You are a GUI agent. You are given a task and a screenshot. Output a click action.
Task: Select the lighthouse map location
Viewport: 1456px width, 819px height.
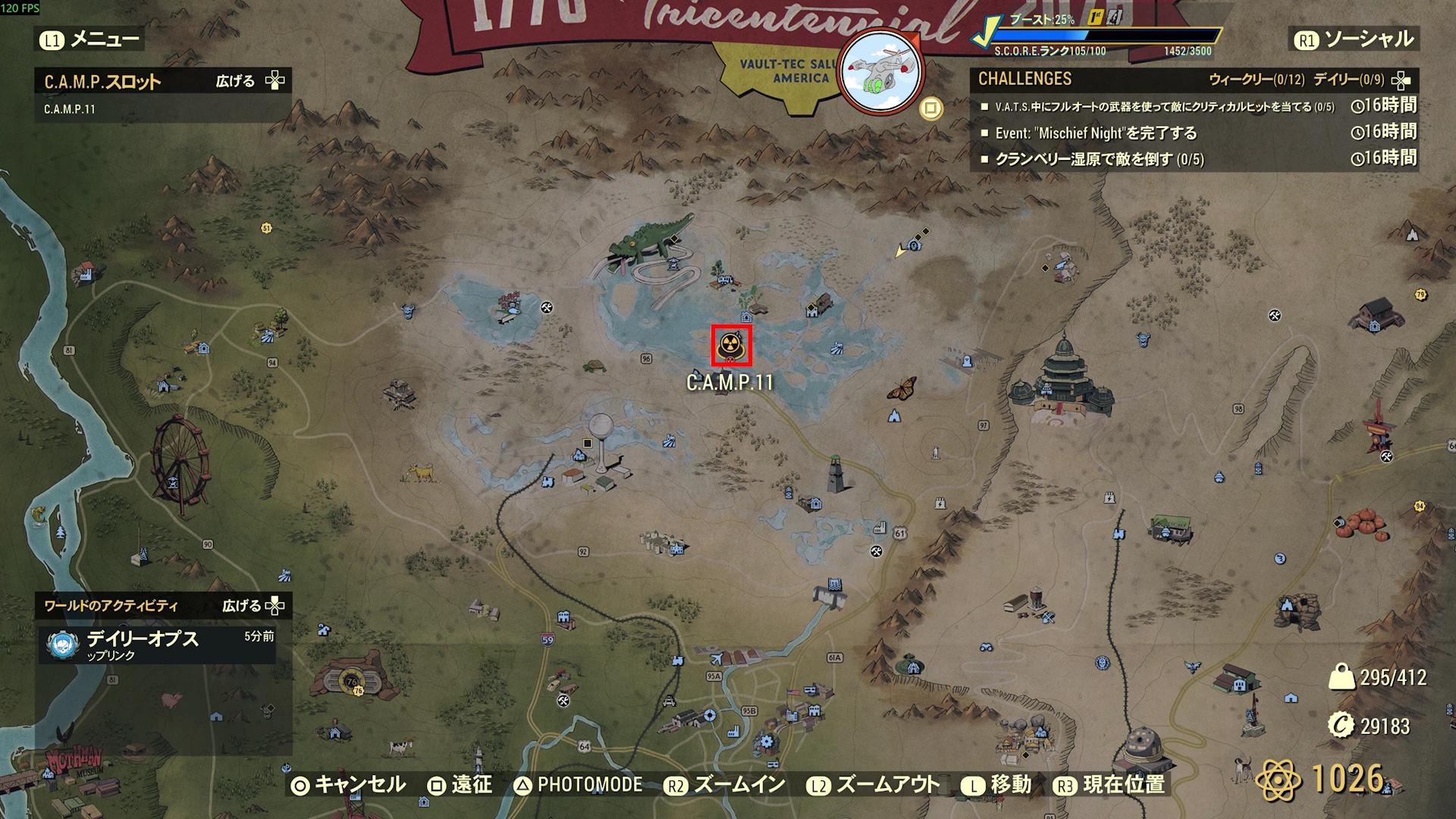[836, 474]
